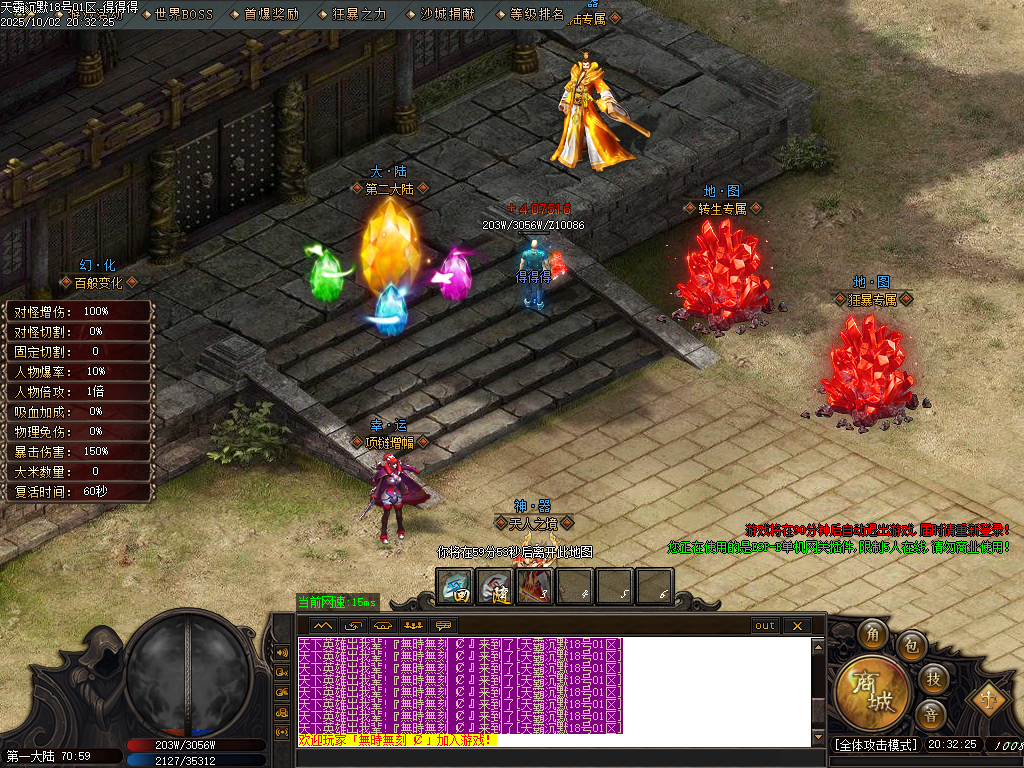Select the third hotbar item slot
The width and height of the screenshot is (1024, 768).
[x=534, y=587]
